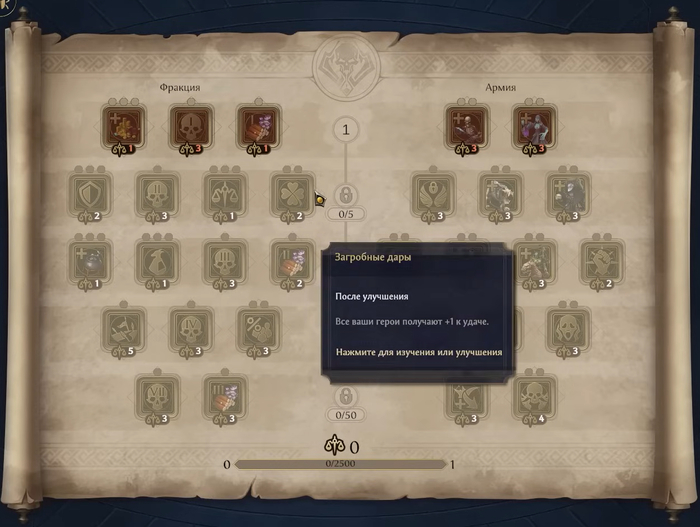Viewport: 700px width, 527px height.
Task: Click the tier padlock marked 0/50
Action: (345, 396)
